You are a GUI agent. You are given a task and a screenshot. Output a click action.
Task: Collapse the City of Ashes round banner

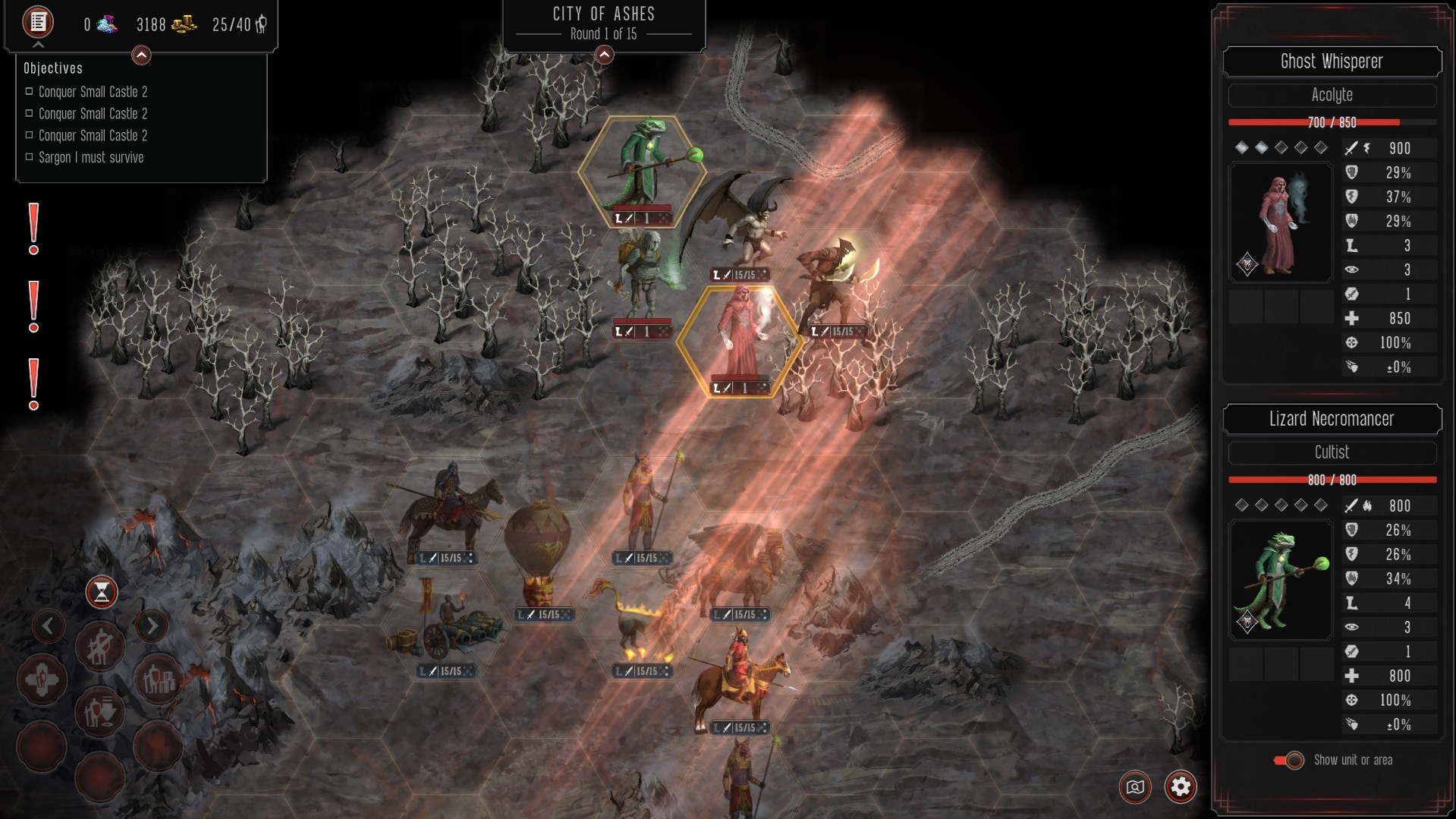click(604, 55)
